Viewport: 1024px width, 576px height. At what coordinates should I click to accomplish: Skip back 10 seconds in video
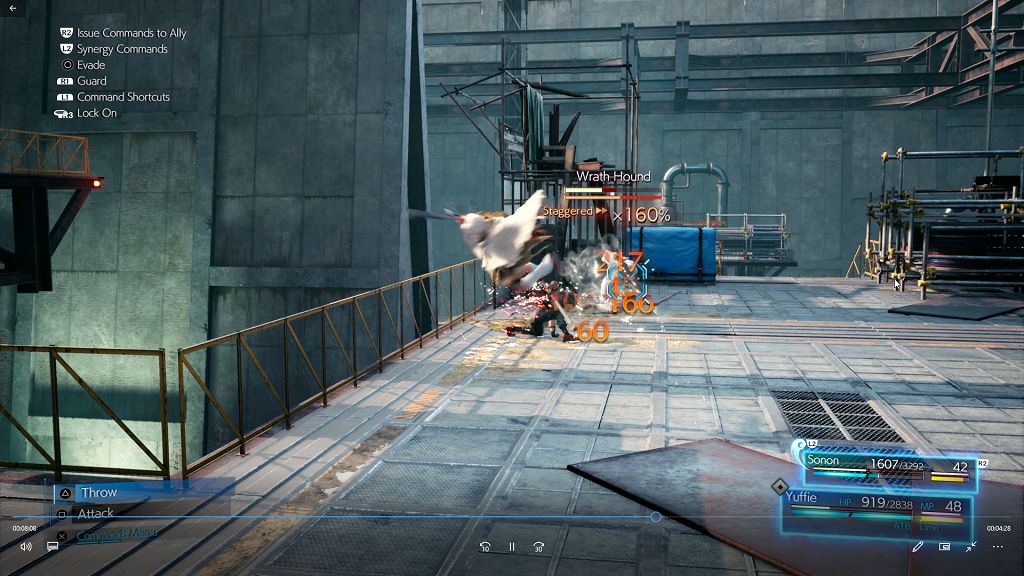pos(485,547)
